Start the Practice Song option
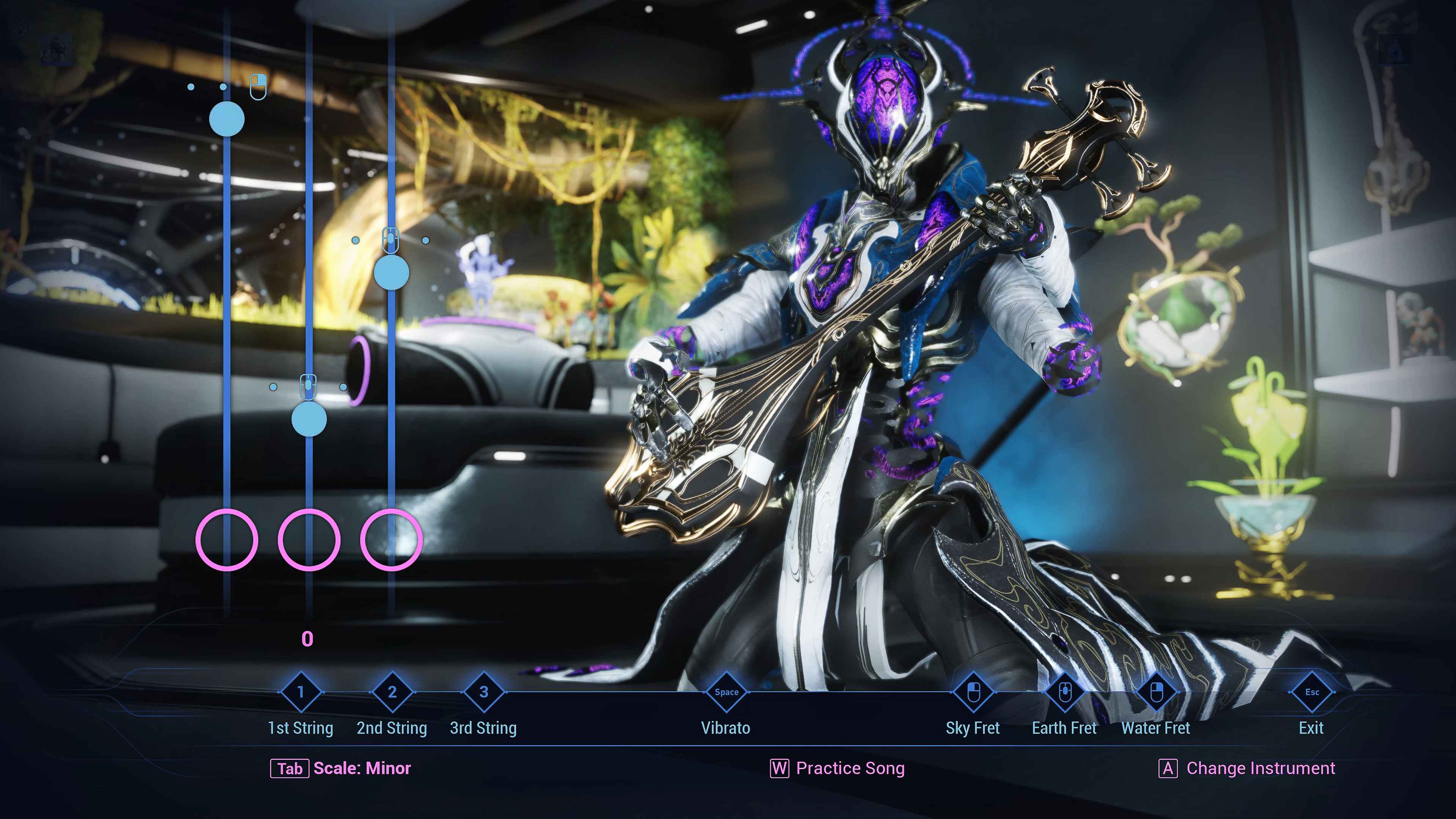 [x=838, y=768]
